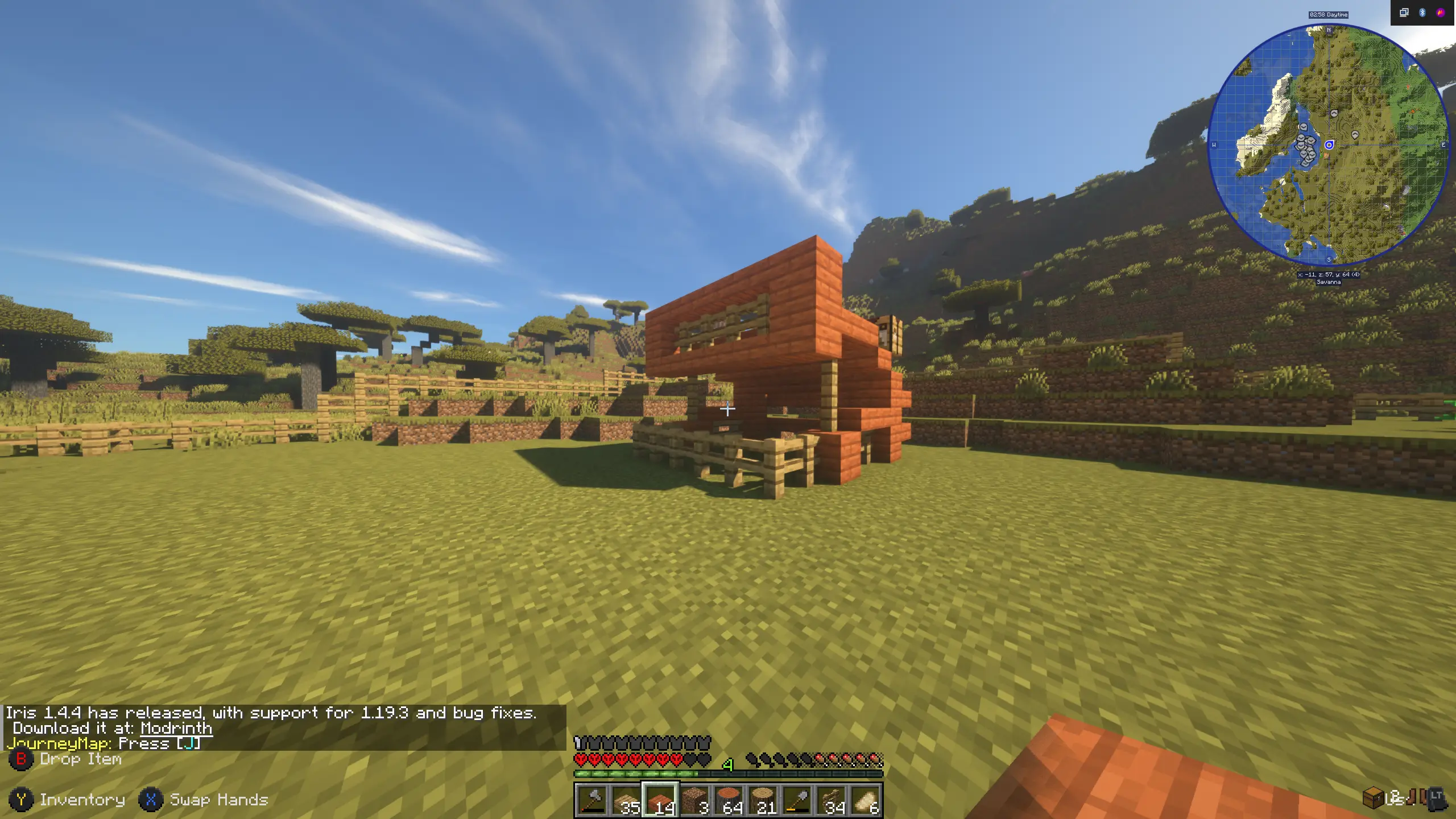Open the JourneyMap circular minimap
This screenshot has height=819, width=1456.
1329,145
